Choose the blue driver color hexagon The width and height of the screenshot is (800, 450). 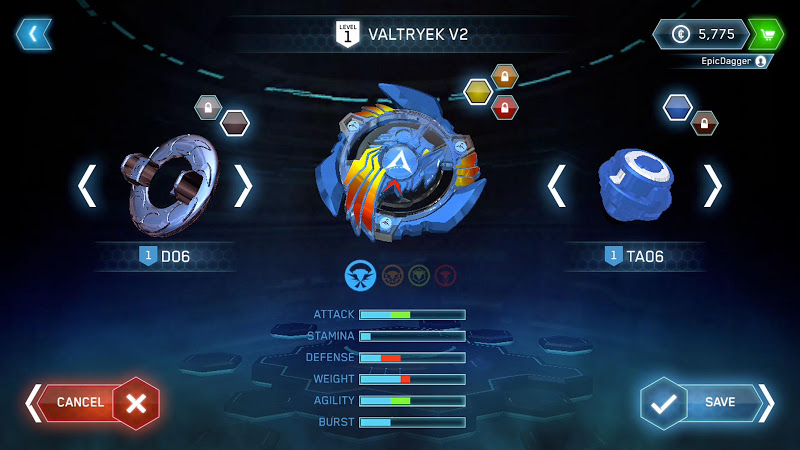[x=677, y=107]
